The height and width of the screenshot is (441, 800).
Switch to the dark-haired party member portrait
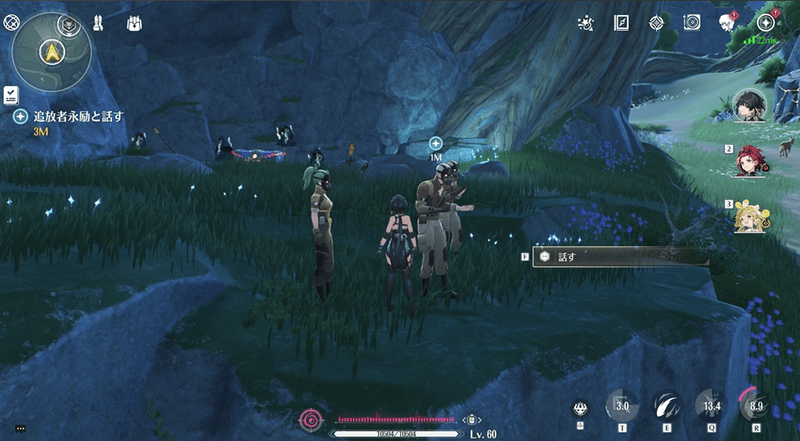tap(747, 102)
